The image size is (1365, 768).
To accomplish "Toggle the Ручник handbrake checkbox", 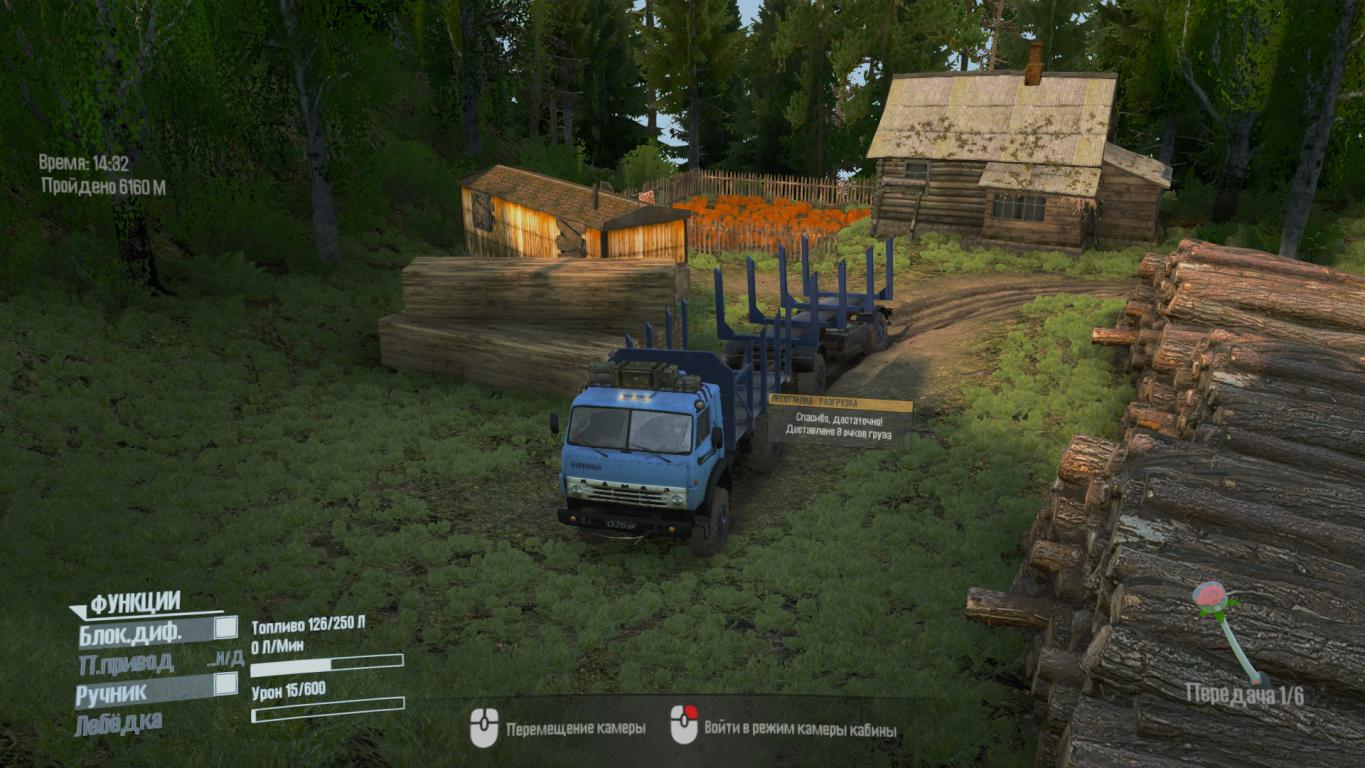I will [x=226, y=684].
